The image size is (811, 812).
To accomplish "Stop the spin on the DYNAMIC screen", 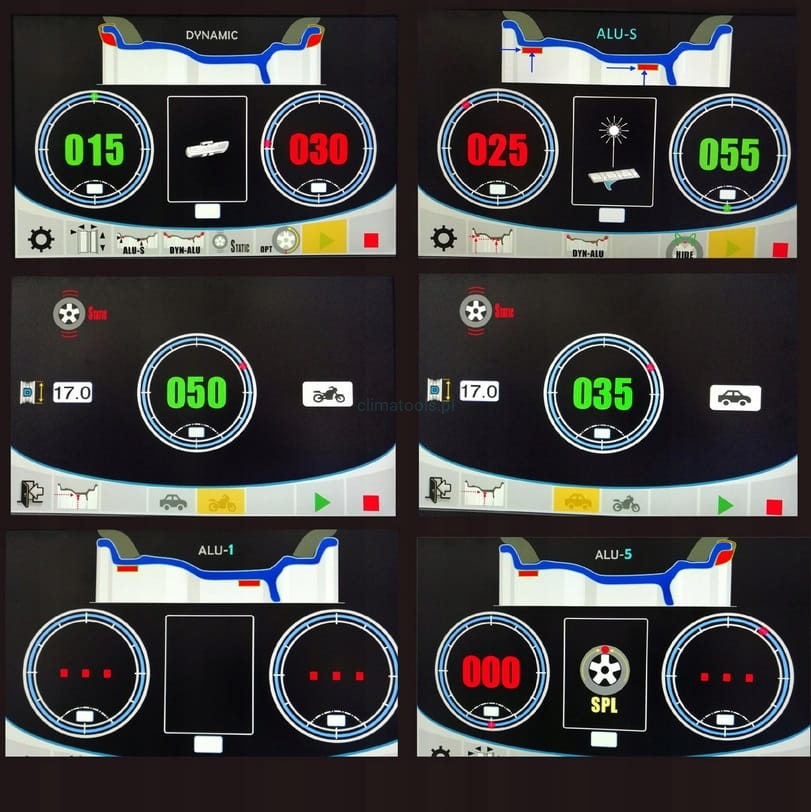I will pos(371,241).
